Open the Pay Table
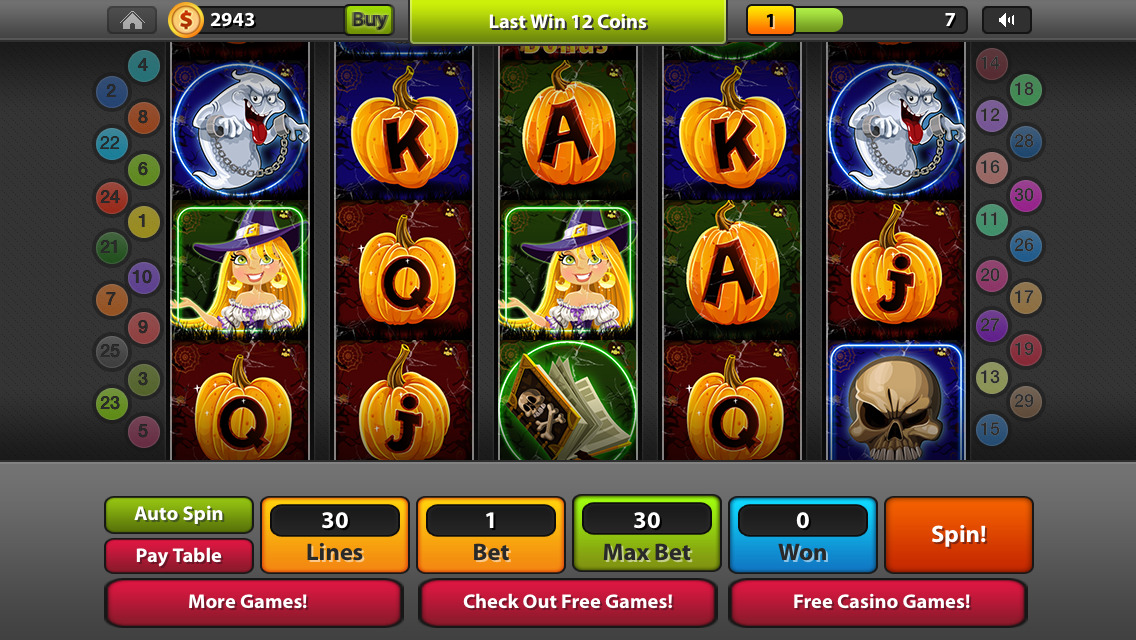The image size is (1136, 640). coord(179,556)
